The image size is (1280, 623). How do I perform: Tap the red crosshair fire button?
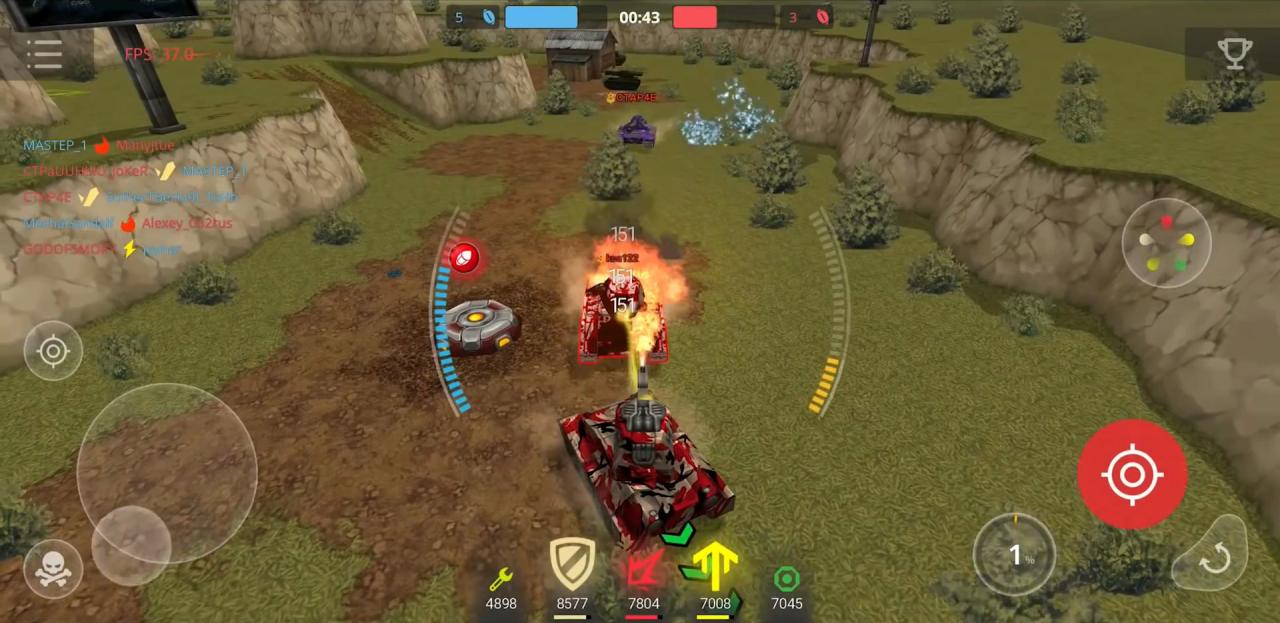(1132, 474)
